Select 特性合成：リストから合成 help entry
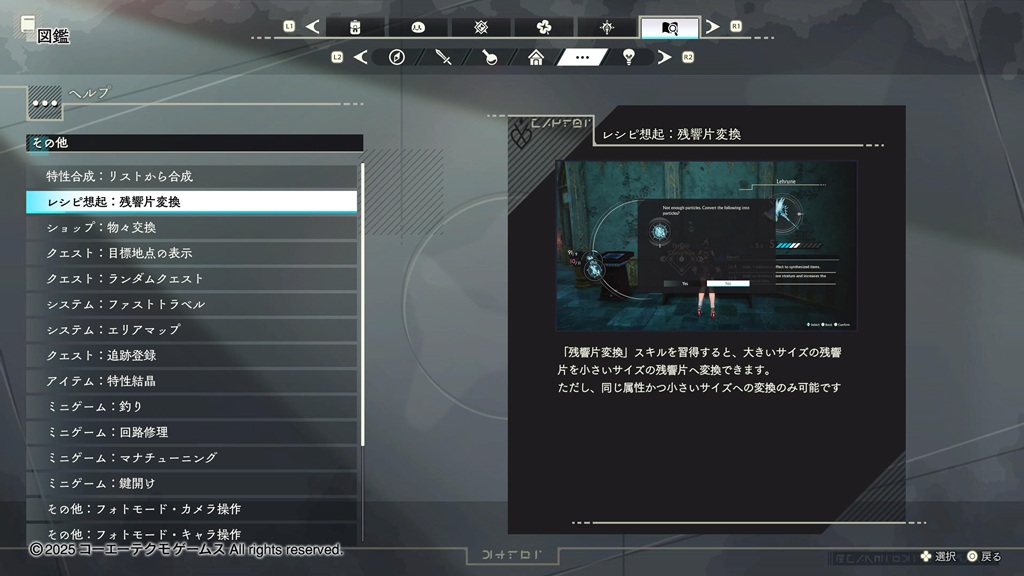The image size is (1024, 576). (190, 176)
